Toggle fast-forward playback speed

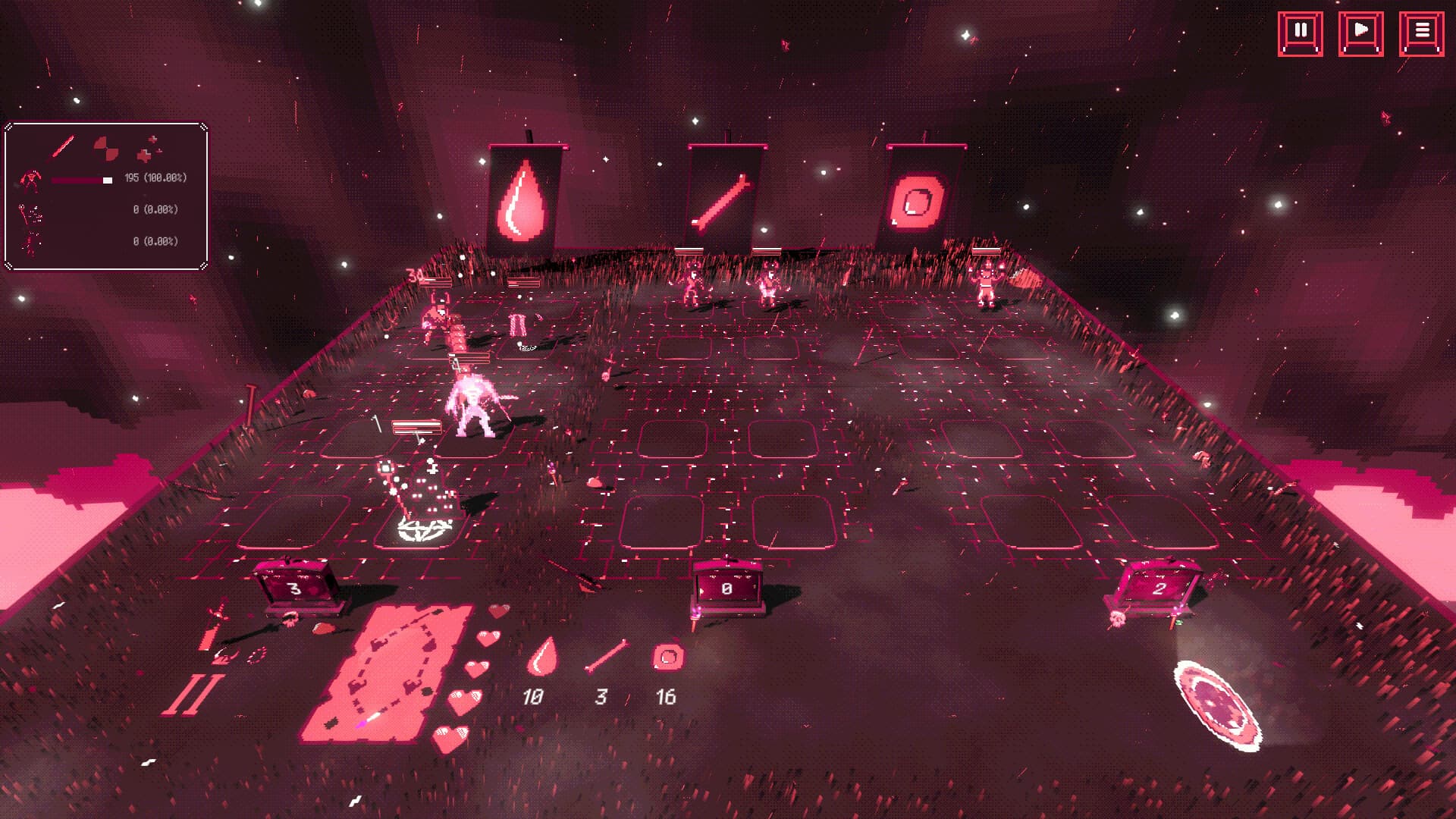point(1363,31)
